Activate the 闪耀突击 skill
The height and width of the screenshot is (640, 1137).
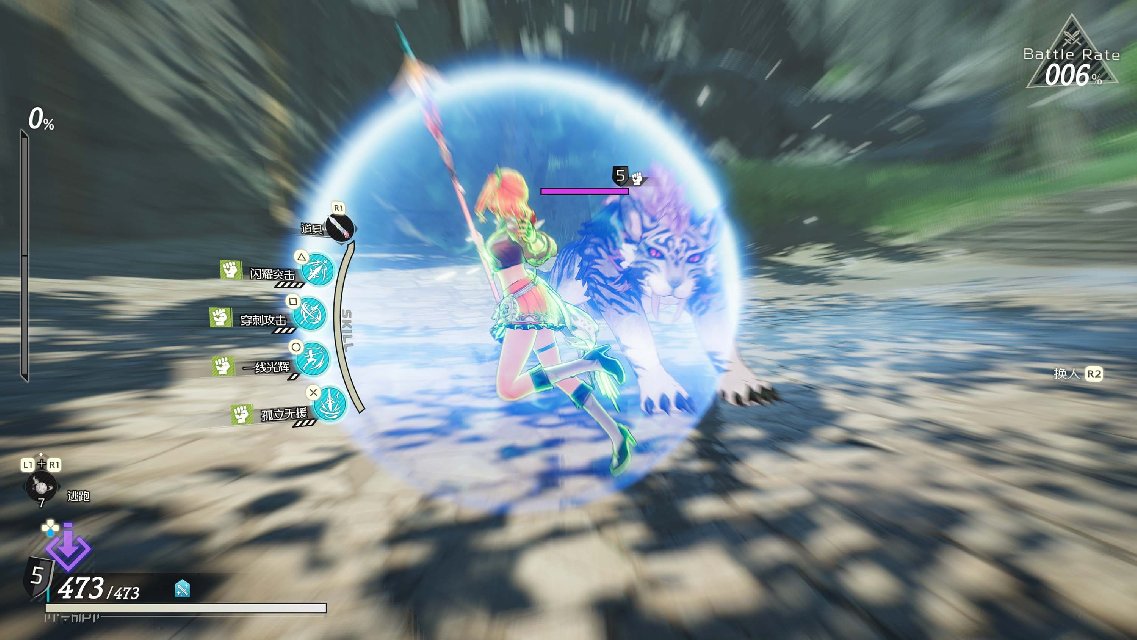pos(317,270)
